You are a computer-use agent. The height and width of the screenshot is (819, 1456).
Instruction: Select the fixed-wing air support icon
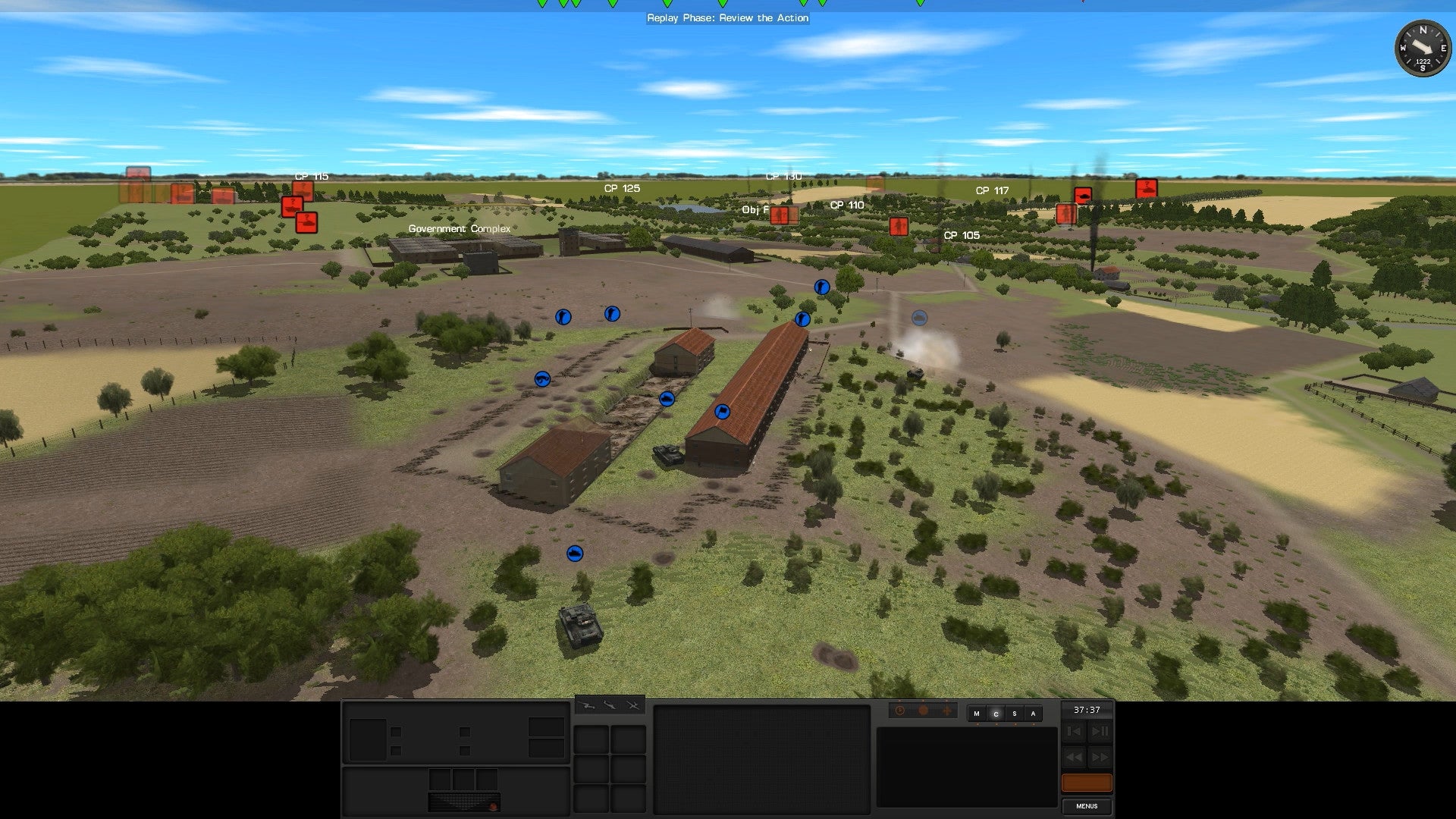(x=609, y=705)
